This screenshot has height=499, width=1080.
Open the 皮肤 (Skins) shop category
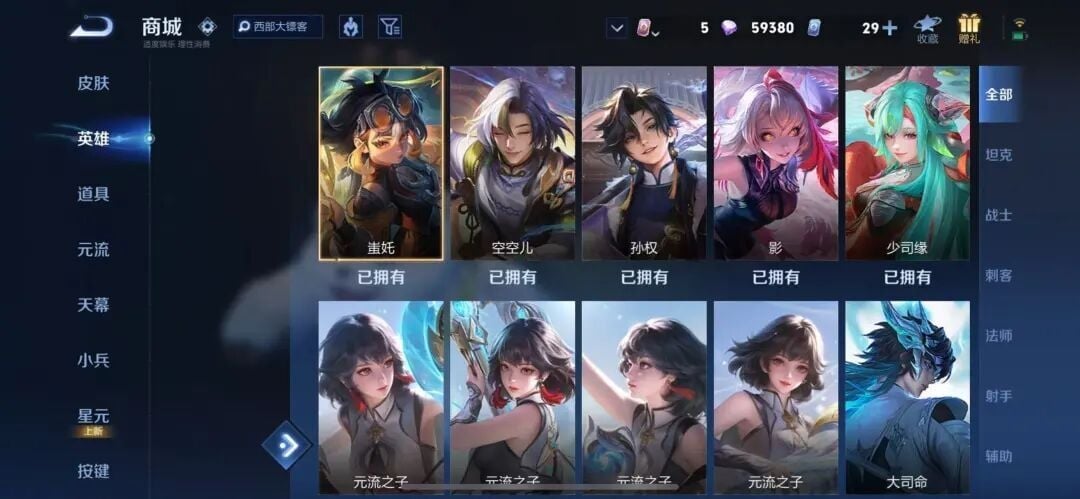pyautogui.click(x=93, y=83)
